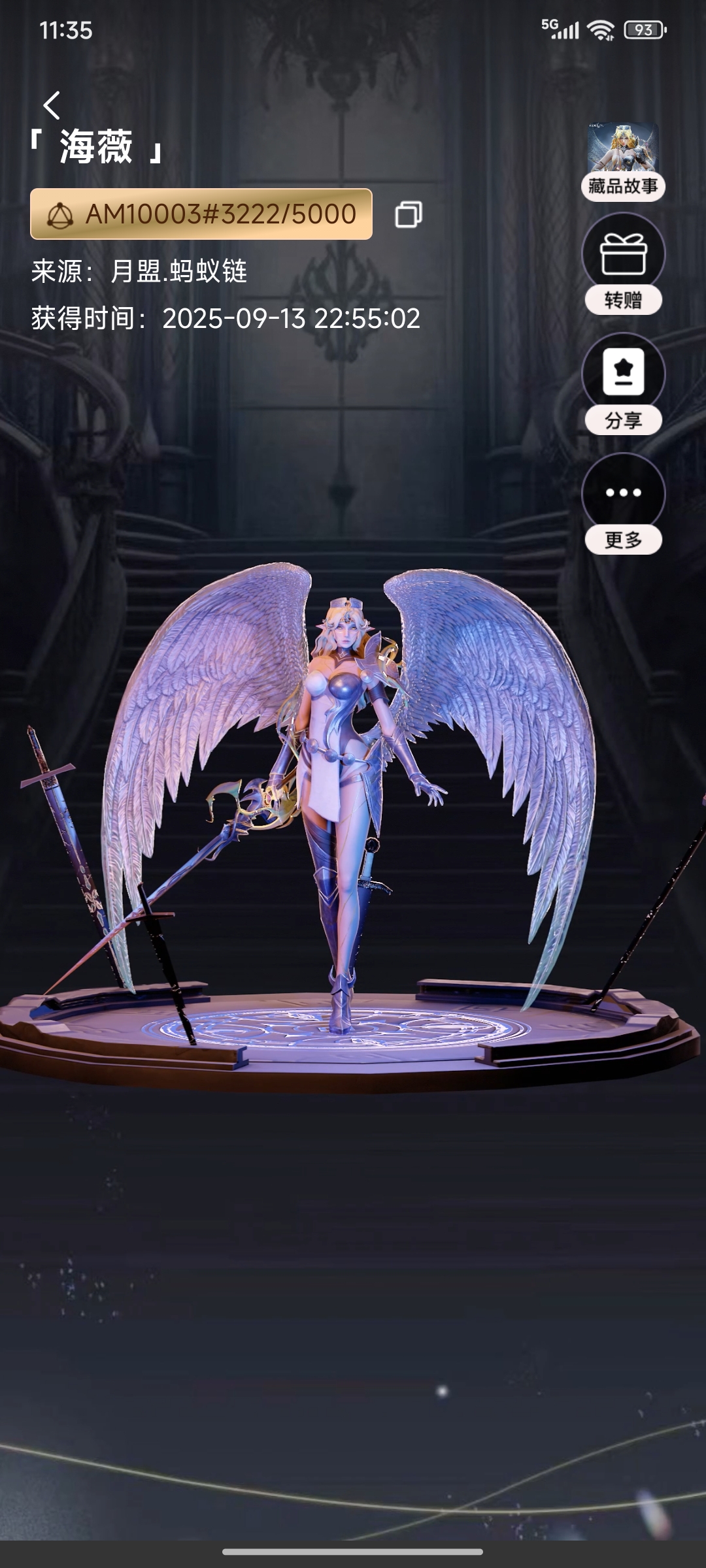Image resolution: width=706 pixels, height=1568 pixels.
Task: Open the 藏品故事 collection story thumbnail
Action: tap(623, 161)
